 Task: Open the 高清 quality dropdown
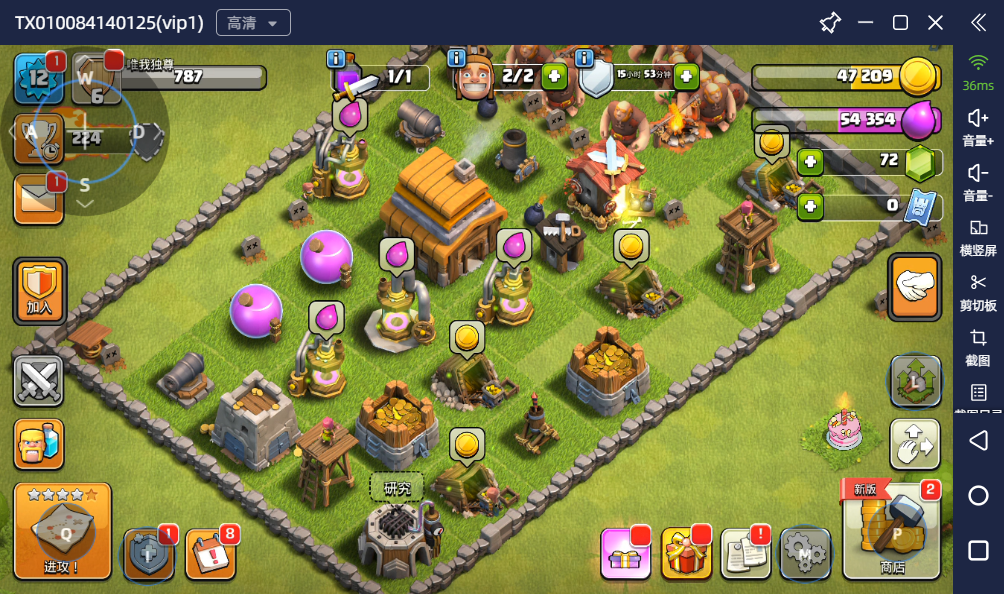[253, 23]
